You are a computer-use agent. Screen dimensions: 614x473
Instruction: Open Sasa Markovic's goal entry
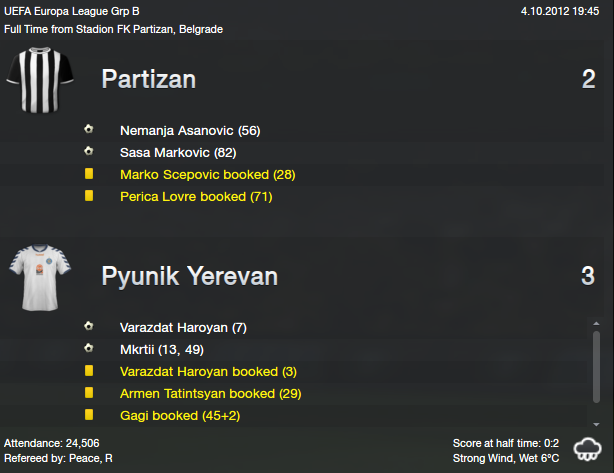click(x=179, y=153)
